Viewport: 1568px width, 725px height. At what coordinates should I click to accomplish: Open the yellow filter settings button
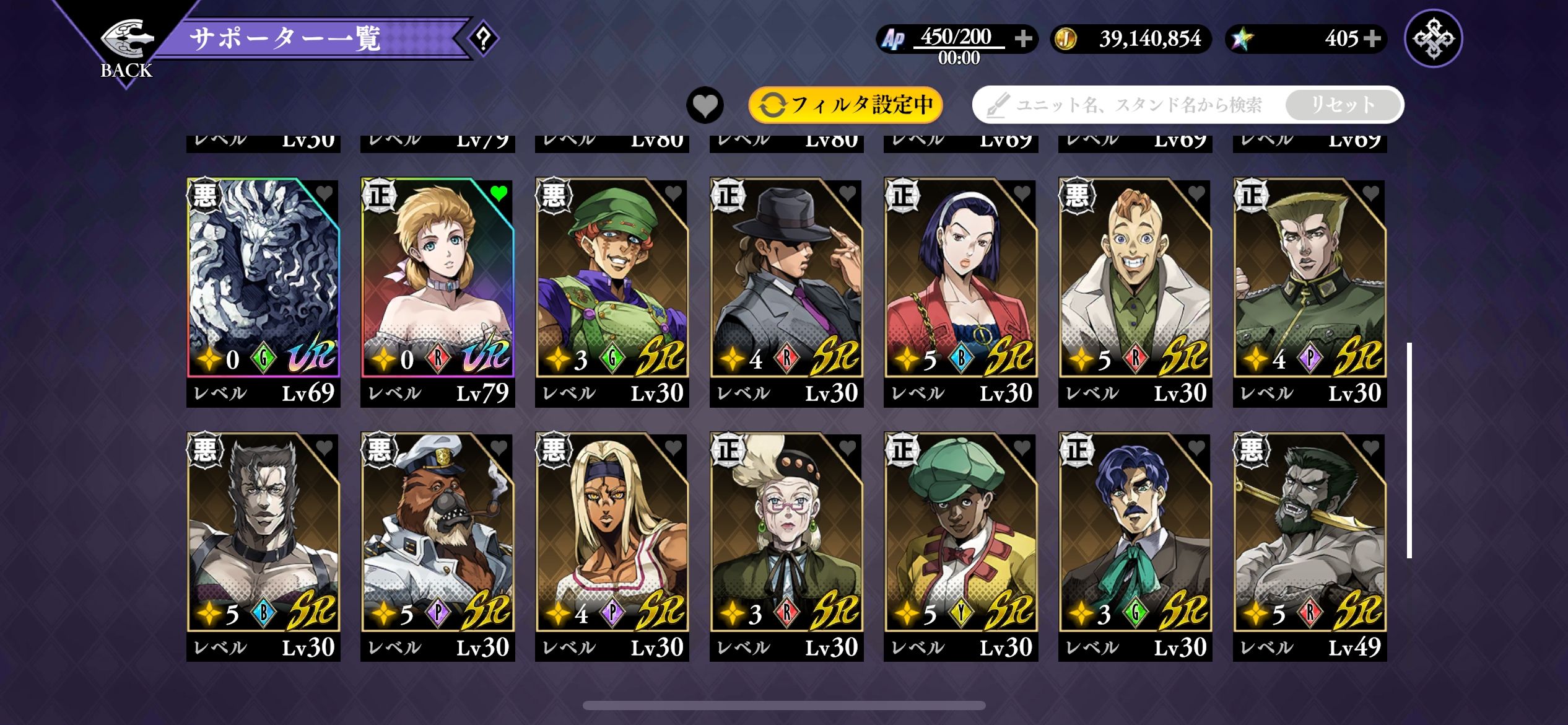[x=846, y=105]
